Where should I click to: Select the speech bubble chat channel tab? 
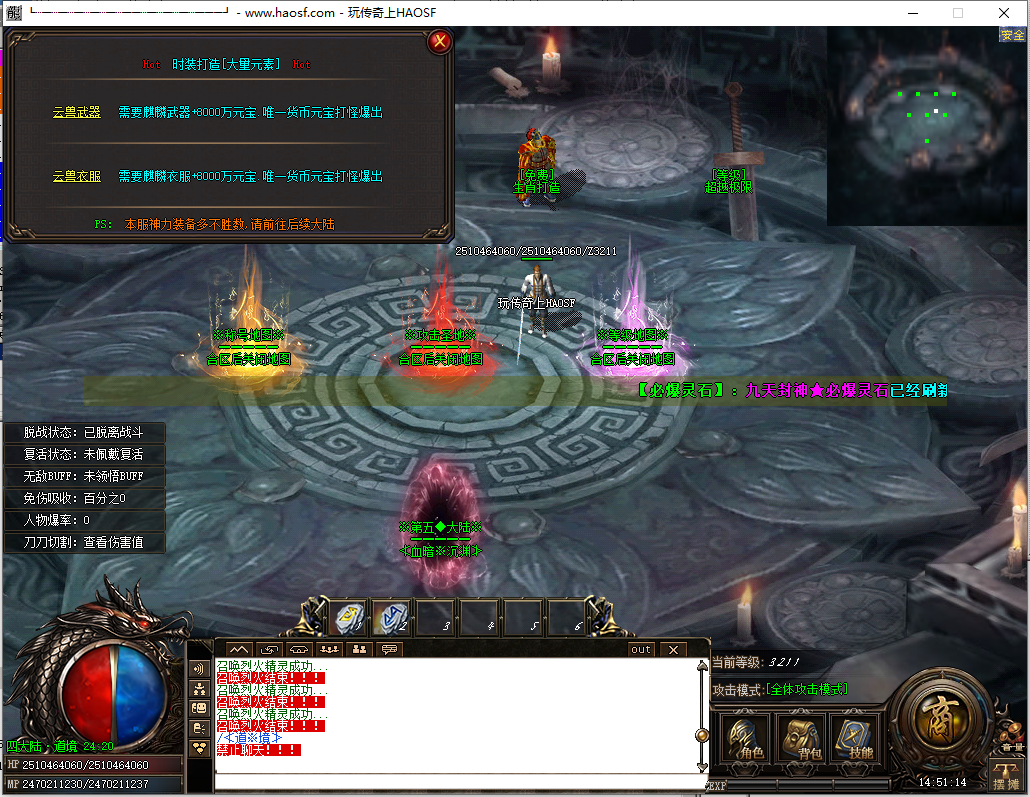[x=390, y=650]
